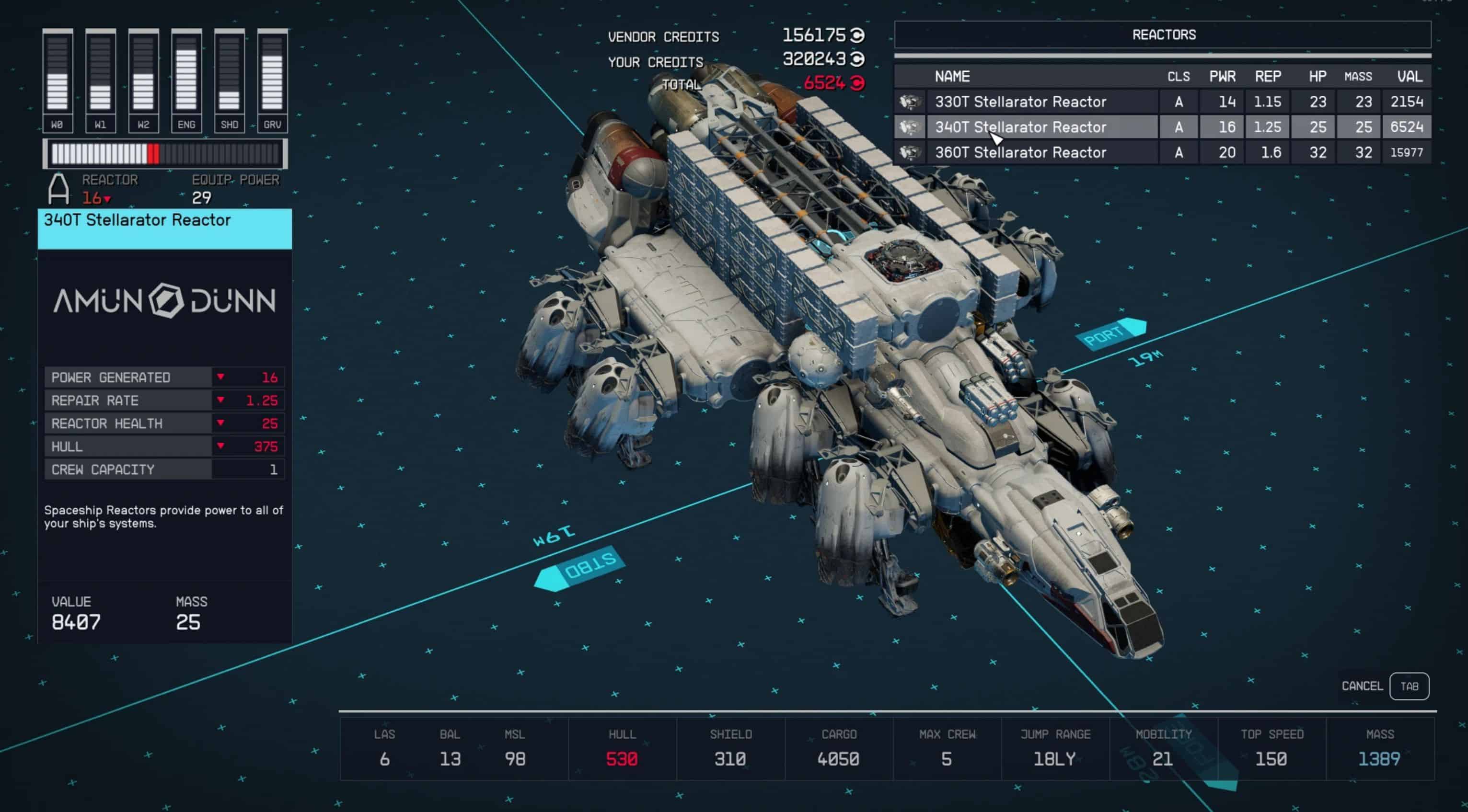The image size is (1468, 812).
Task: Sort reactors by the REP column header
Action: 1267,76
